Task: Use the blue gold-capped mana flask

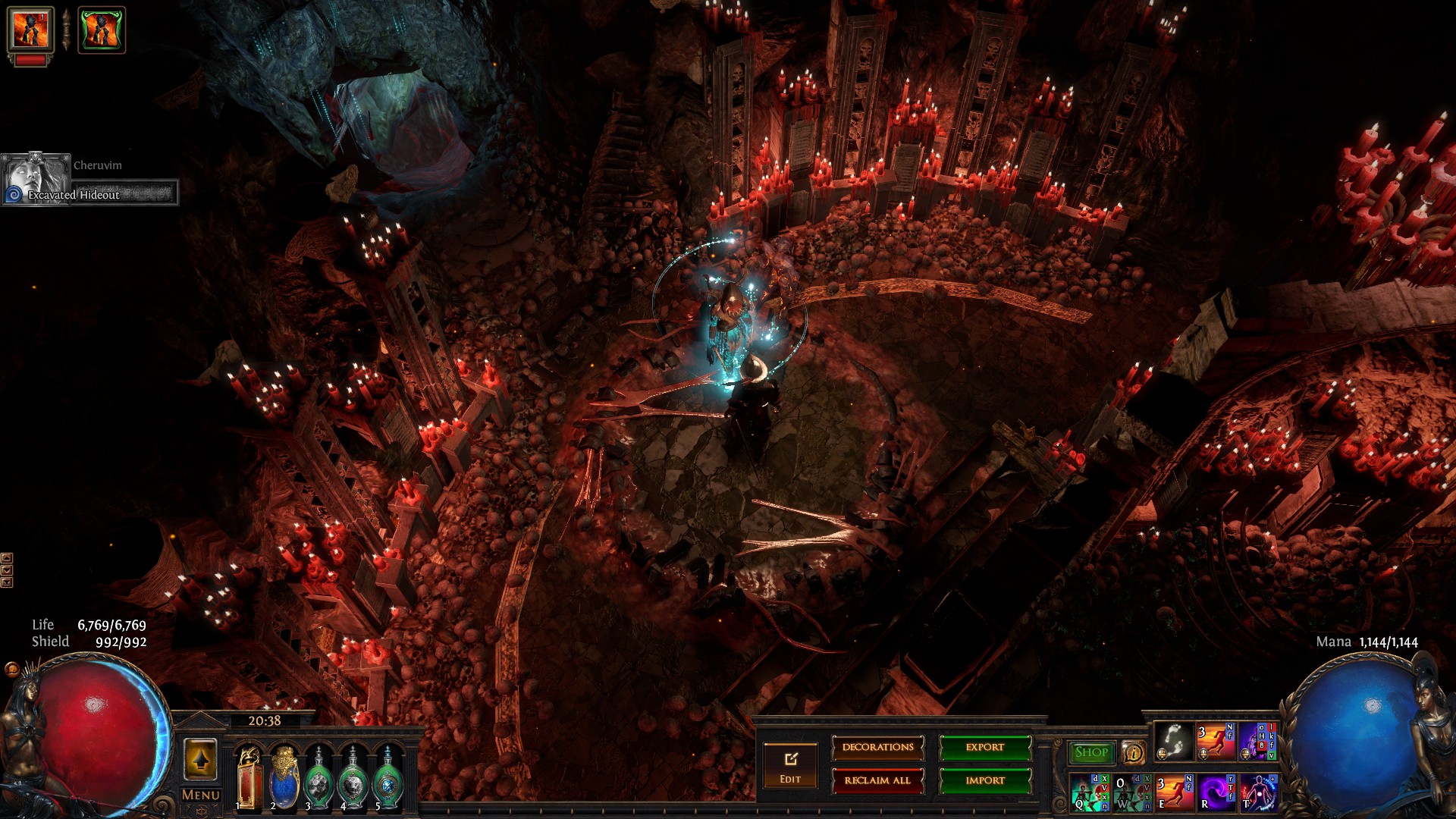Action: click(x=284, y=778)
